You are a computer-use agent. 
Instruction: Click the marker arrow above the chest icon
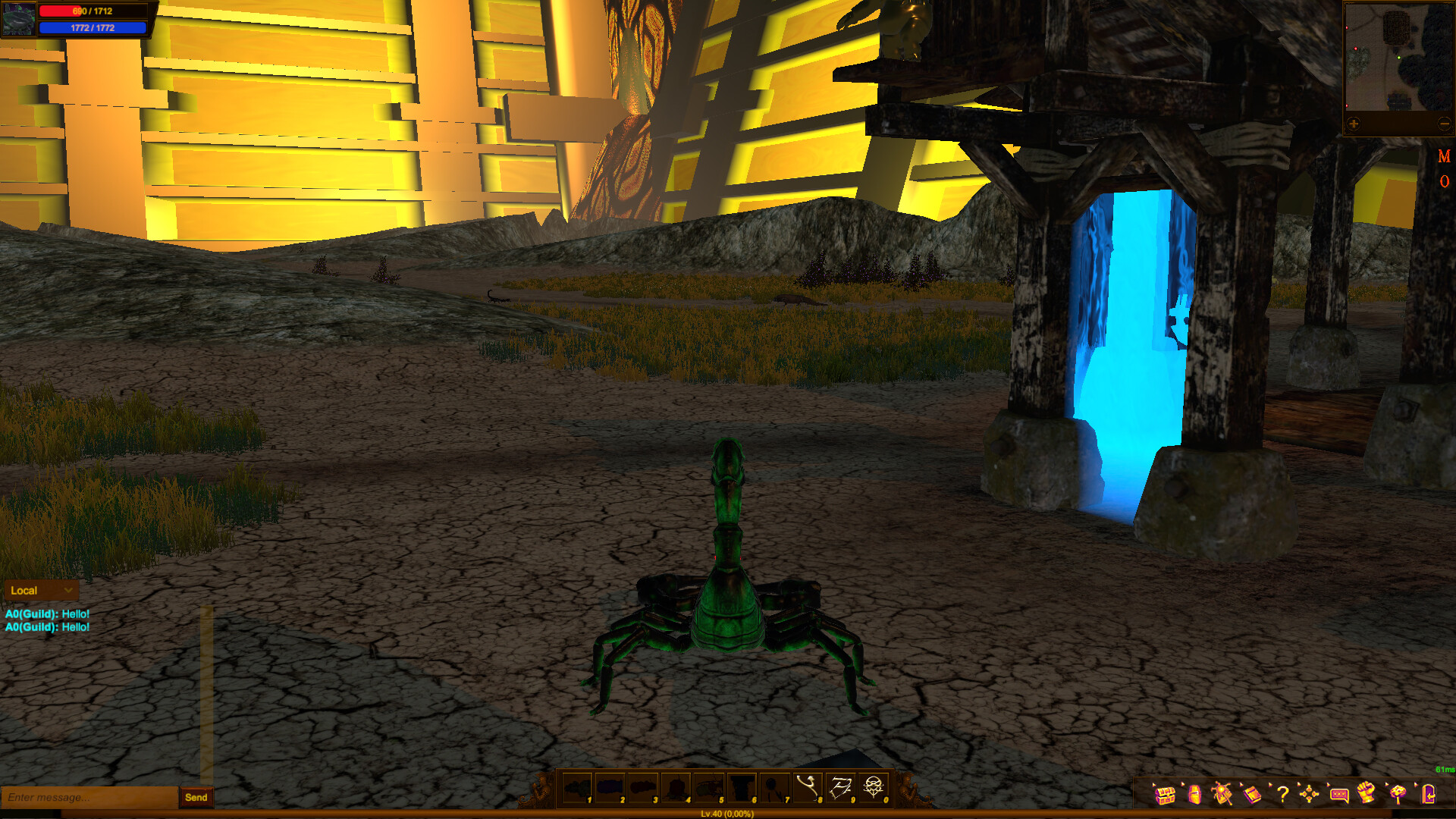(1153, 785)
